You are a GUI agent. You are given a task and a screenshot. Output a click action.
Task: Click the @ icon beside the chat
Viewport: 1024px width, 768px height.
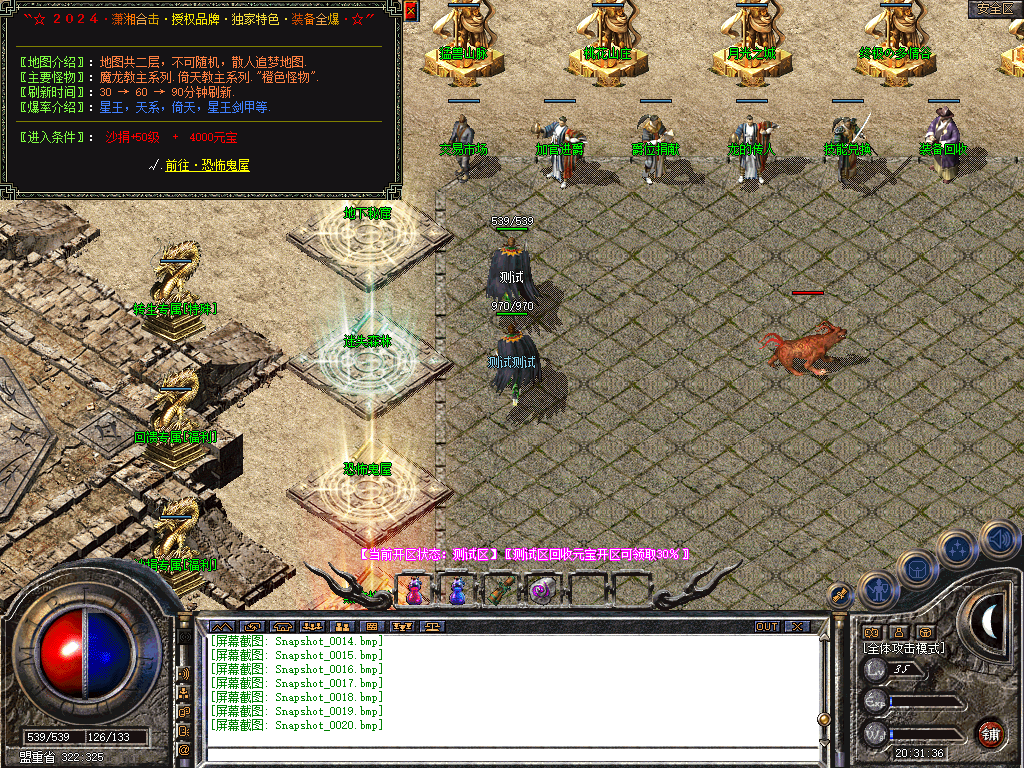[185, 748]
